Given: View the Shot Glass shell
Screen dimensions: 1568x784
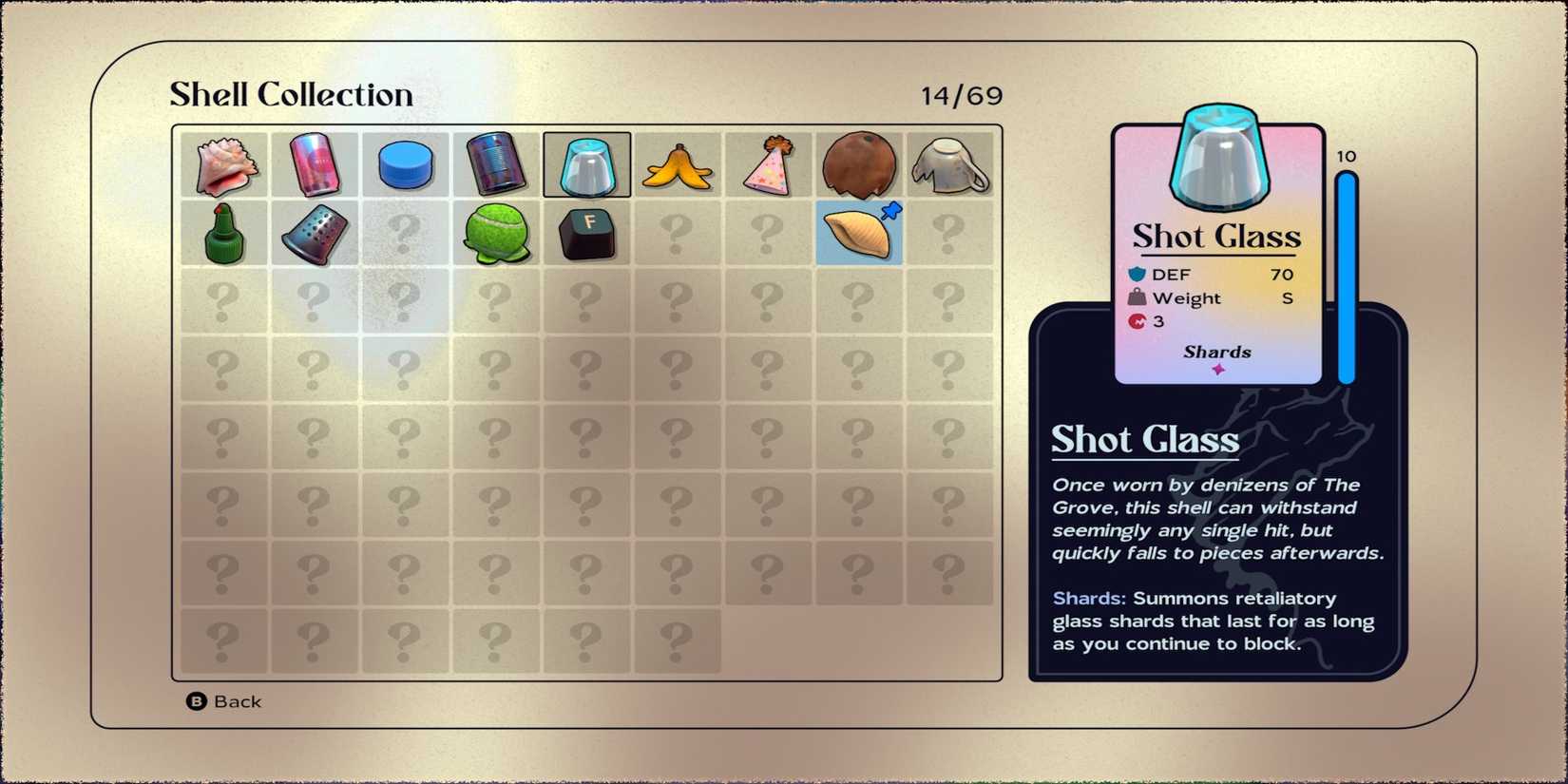Looking at the screenshot, I should [x=587, y=164].
